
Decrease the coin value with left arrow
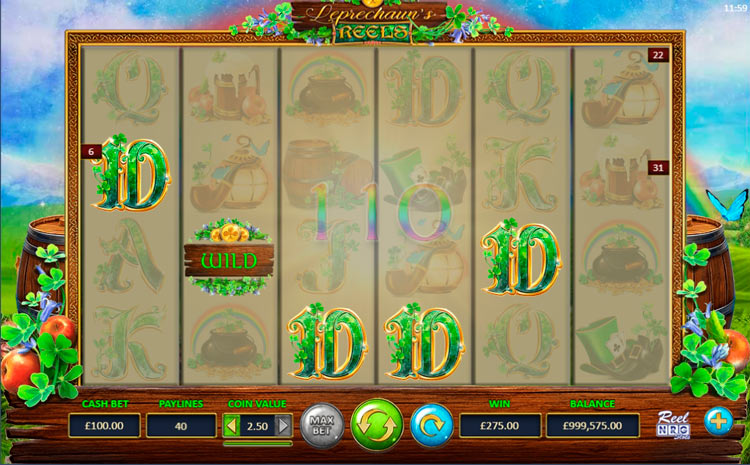click(231, 426)
